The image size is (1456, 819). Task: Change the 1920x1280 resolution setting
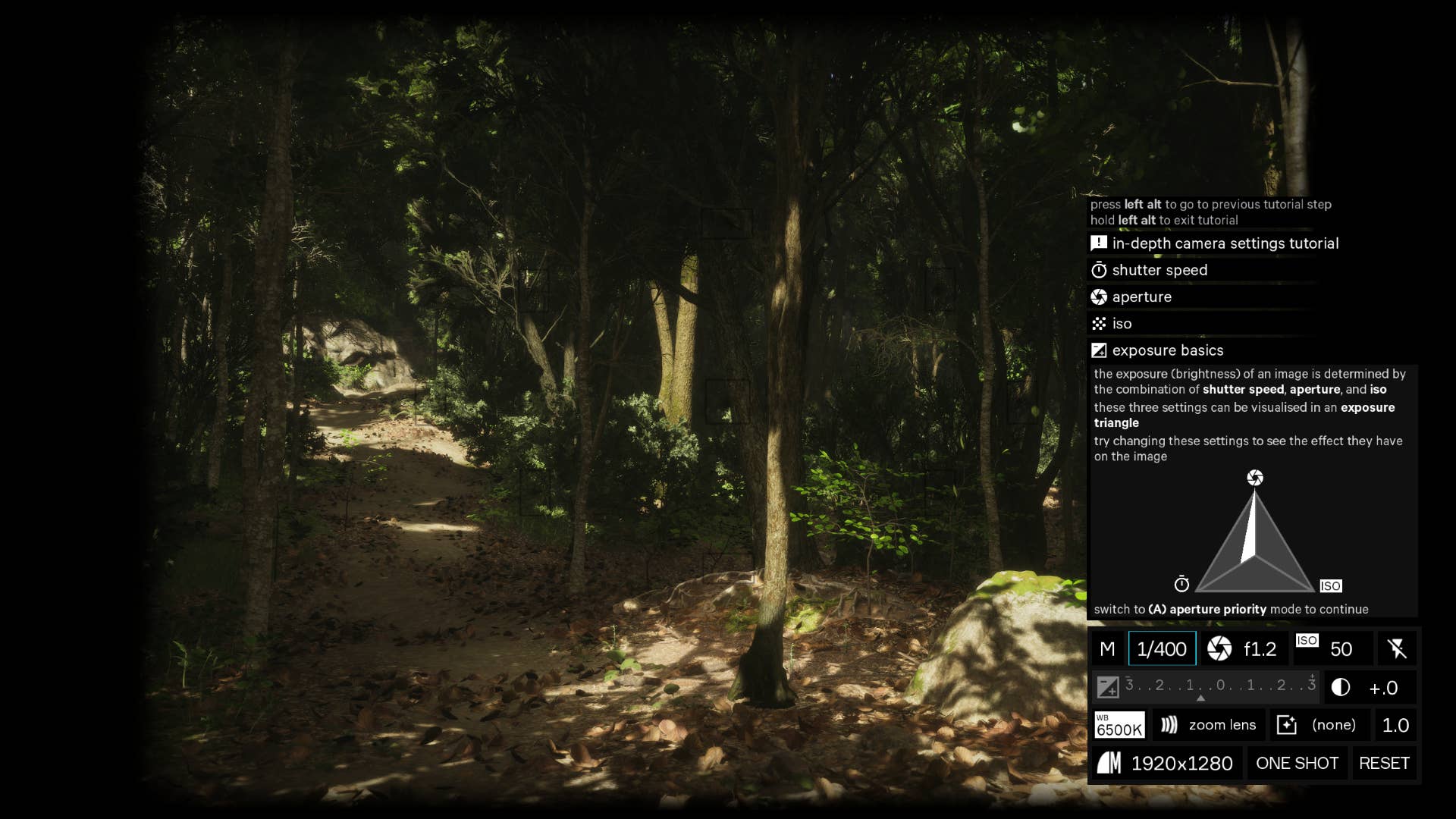click(x=1166, y=764)
